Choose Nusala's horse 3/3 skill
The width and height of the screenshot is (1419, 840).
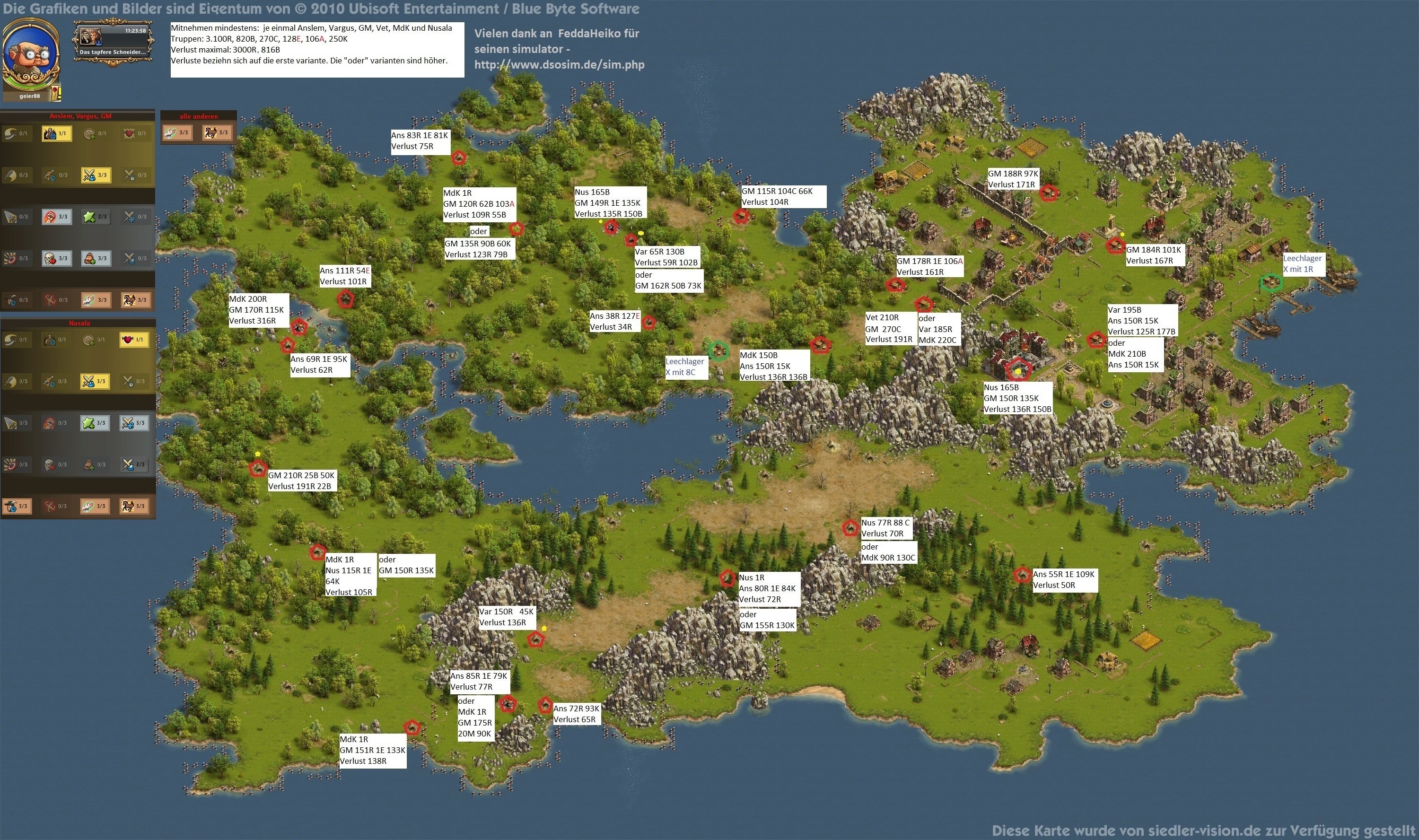[x=134, y=506]
